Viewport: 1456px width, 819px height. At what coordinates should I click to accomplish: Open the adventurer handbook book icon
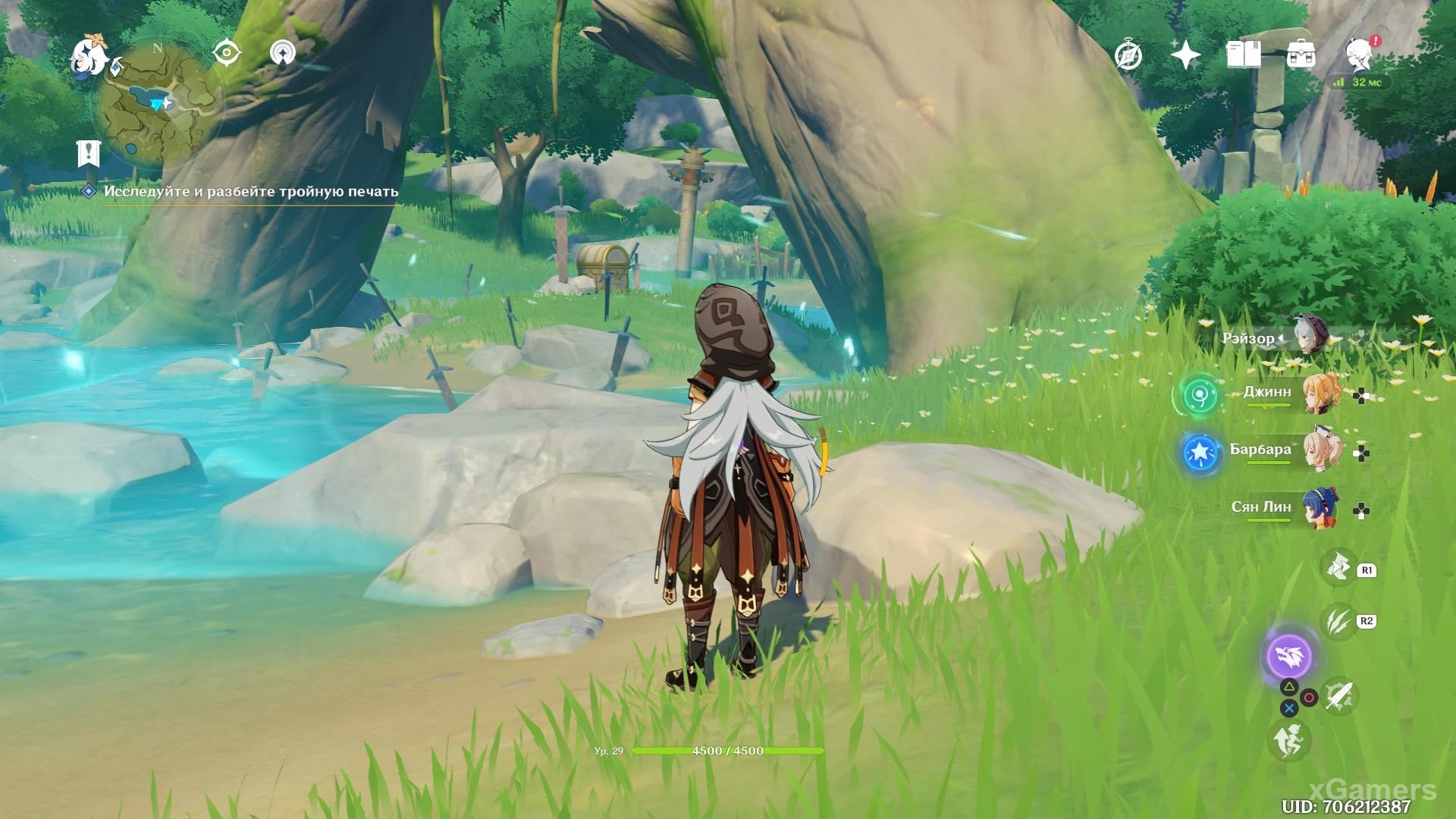pos(1243,55)
